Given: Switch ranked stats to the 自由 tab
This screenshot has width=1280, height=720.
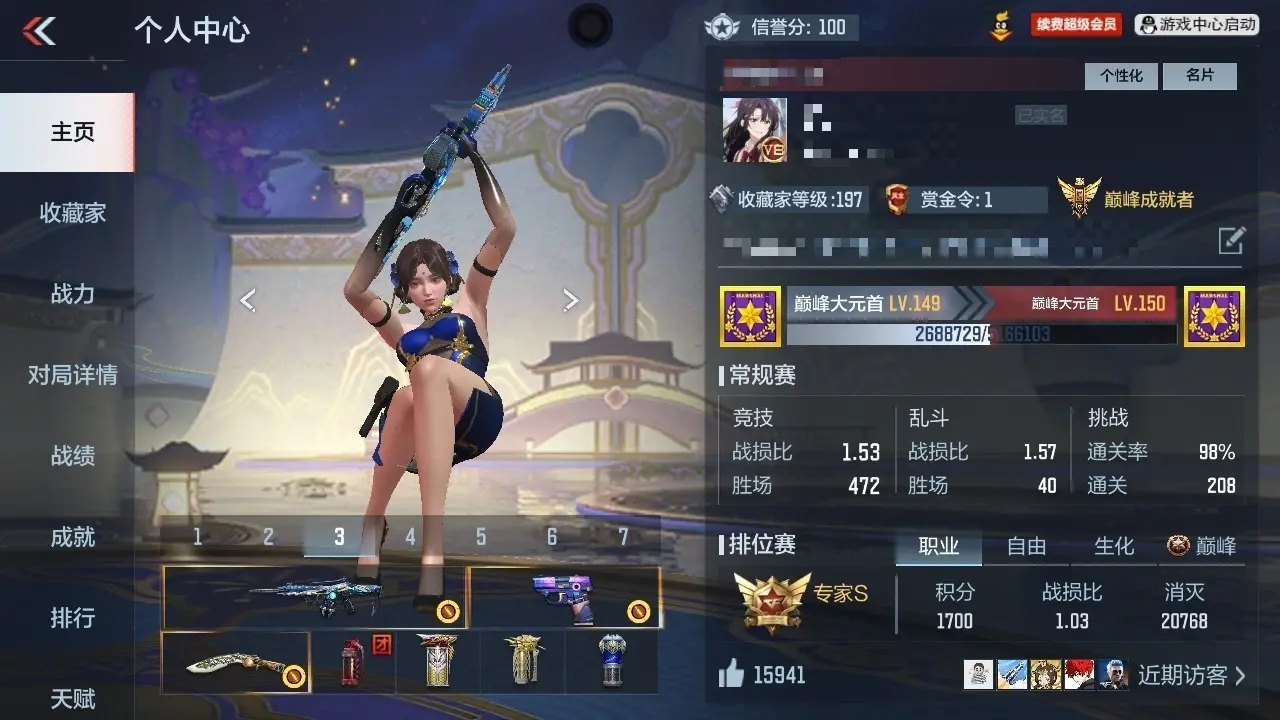Looking at the screenshot, I should coord(1026,546).
